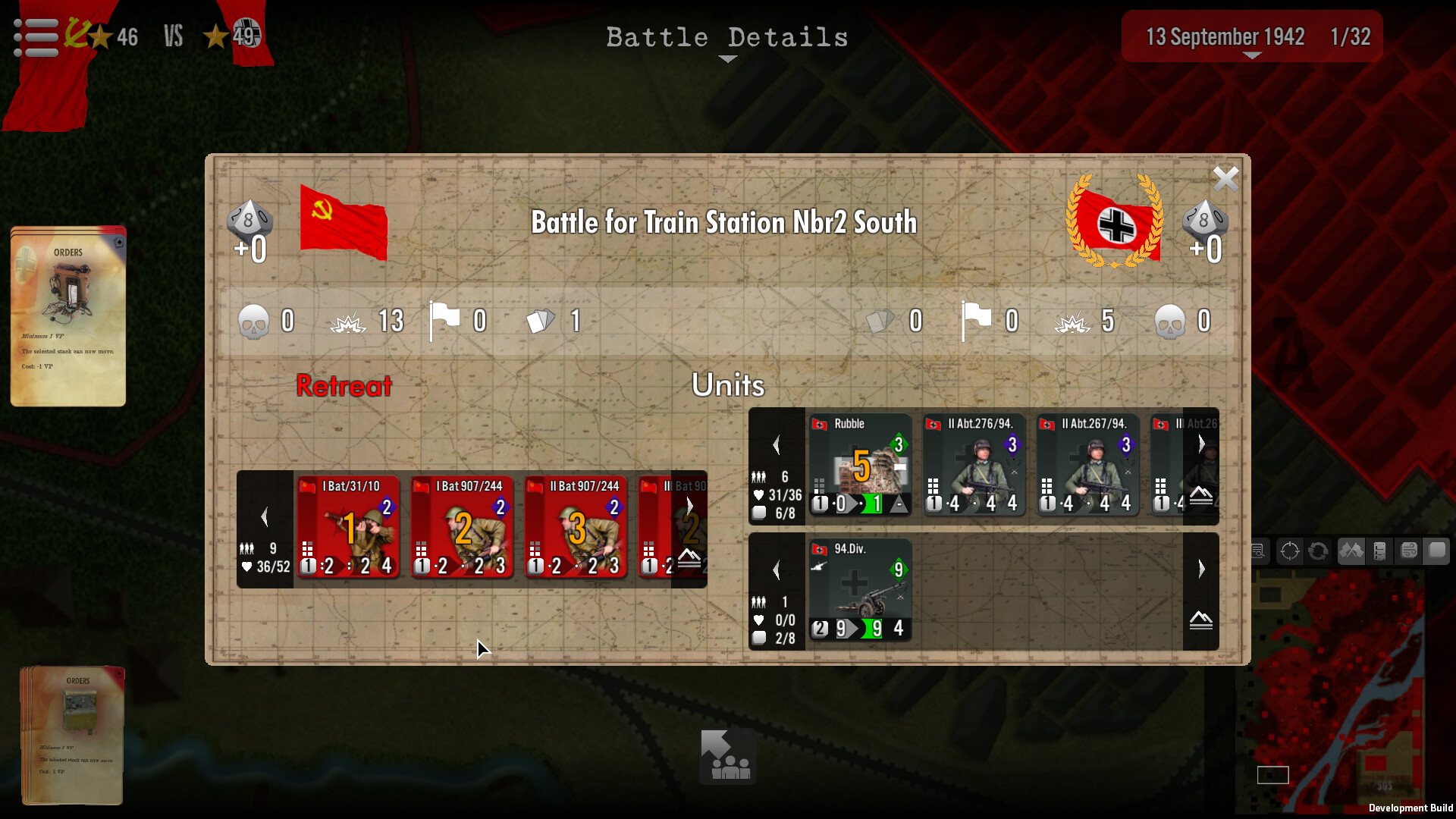Screen dimensions: 1456x819
Task: Select the cycle/refresh icon in the side toolbar
Action: [x=1319, y=551]
